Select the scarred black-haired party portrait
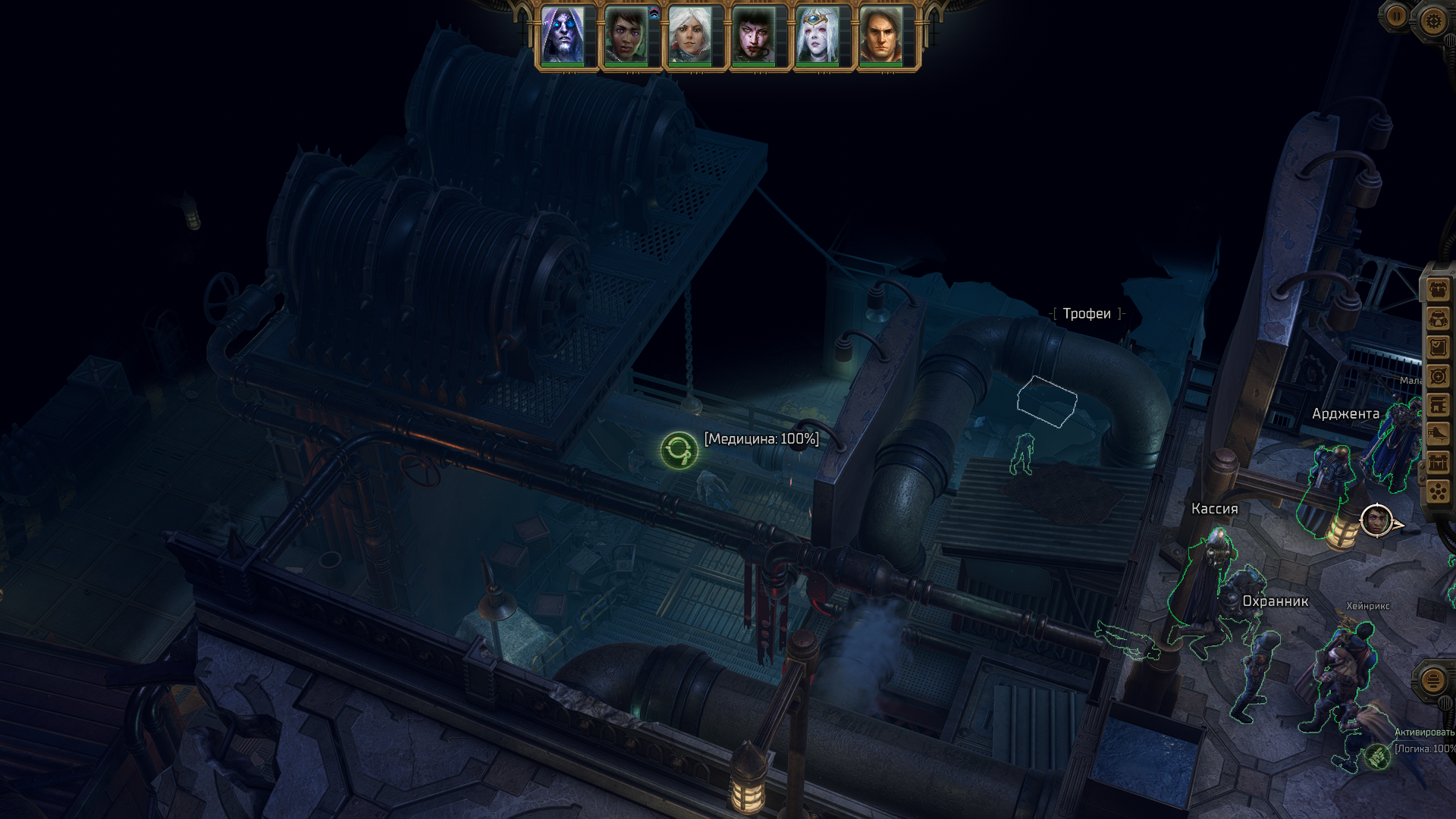1456x819 pixels. (x=754, y=36)
